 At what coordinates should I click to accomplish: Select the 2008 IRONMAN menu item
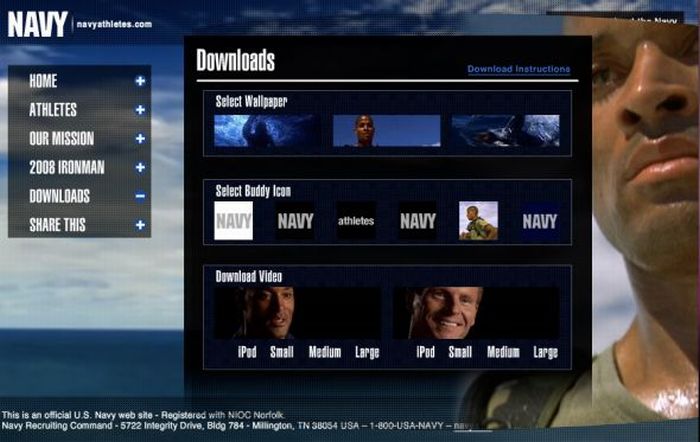(x=67, y=168)
